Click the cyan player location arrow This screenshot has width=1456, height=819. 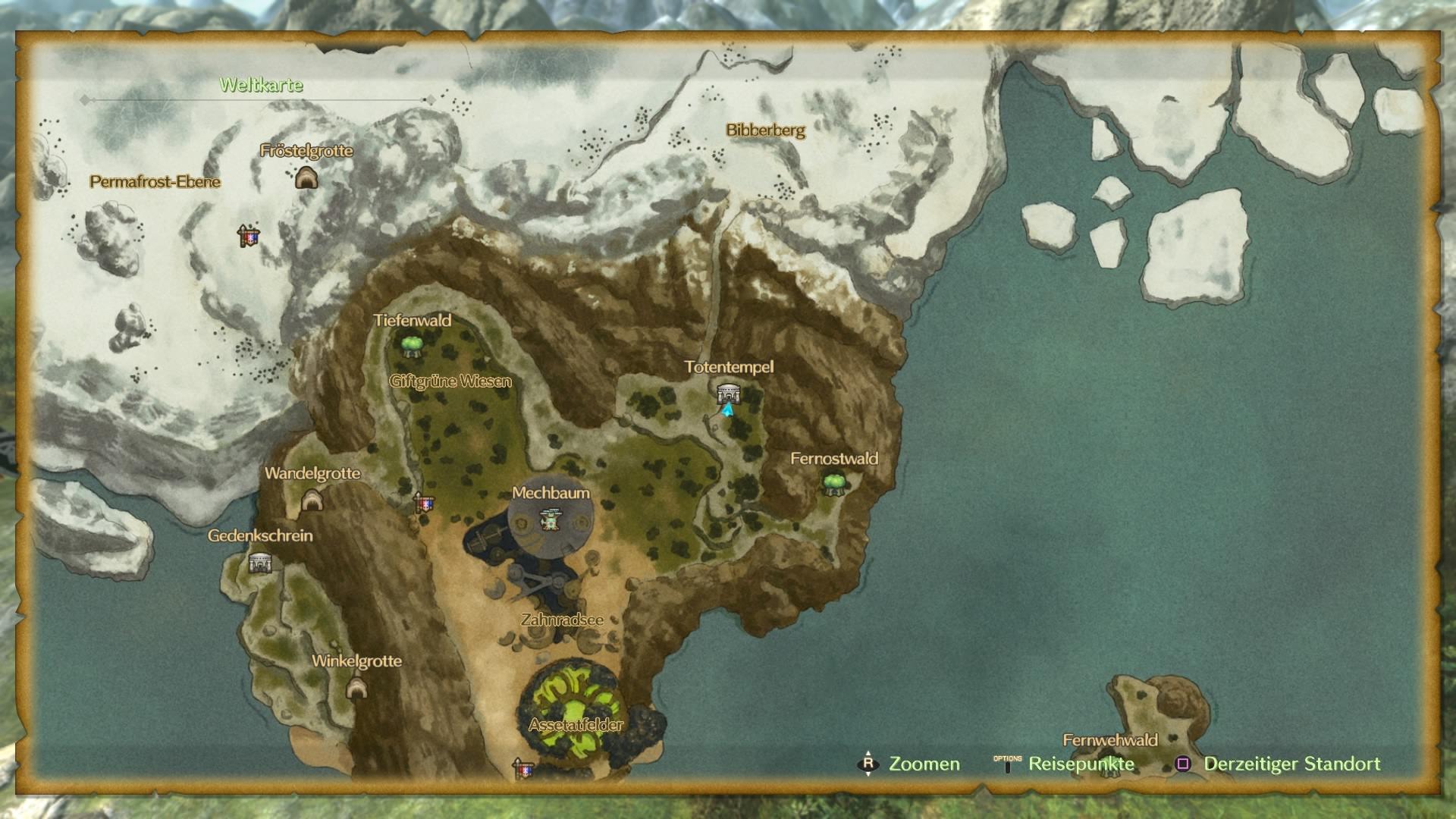(728, 410)
